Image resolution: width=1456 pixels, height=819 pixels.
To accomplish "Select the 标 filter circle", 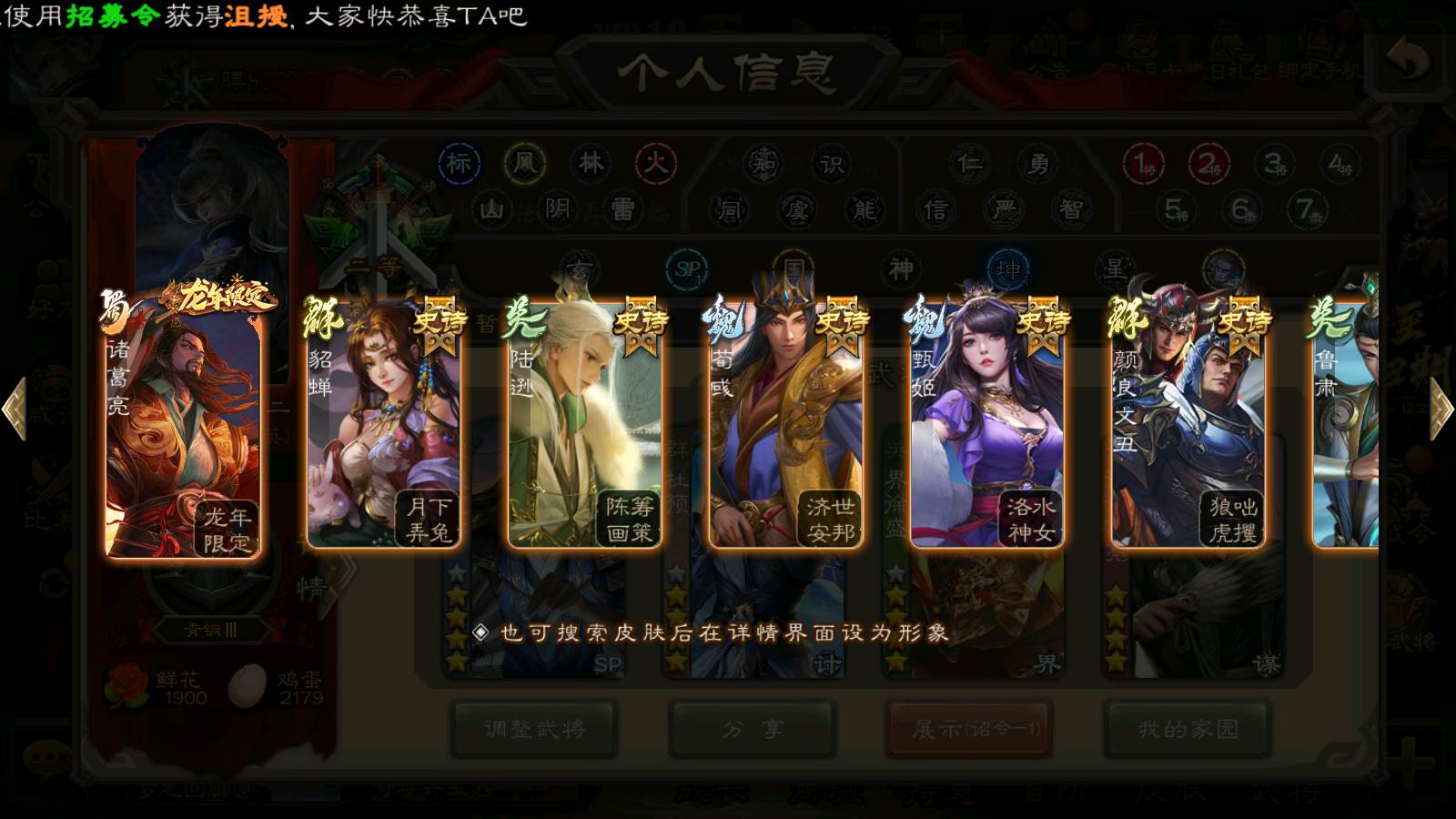I will pyautogui.click(x=459, y=164).
